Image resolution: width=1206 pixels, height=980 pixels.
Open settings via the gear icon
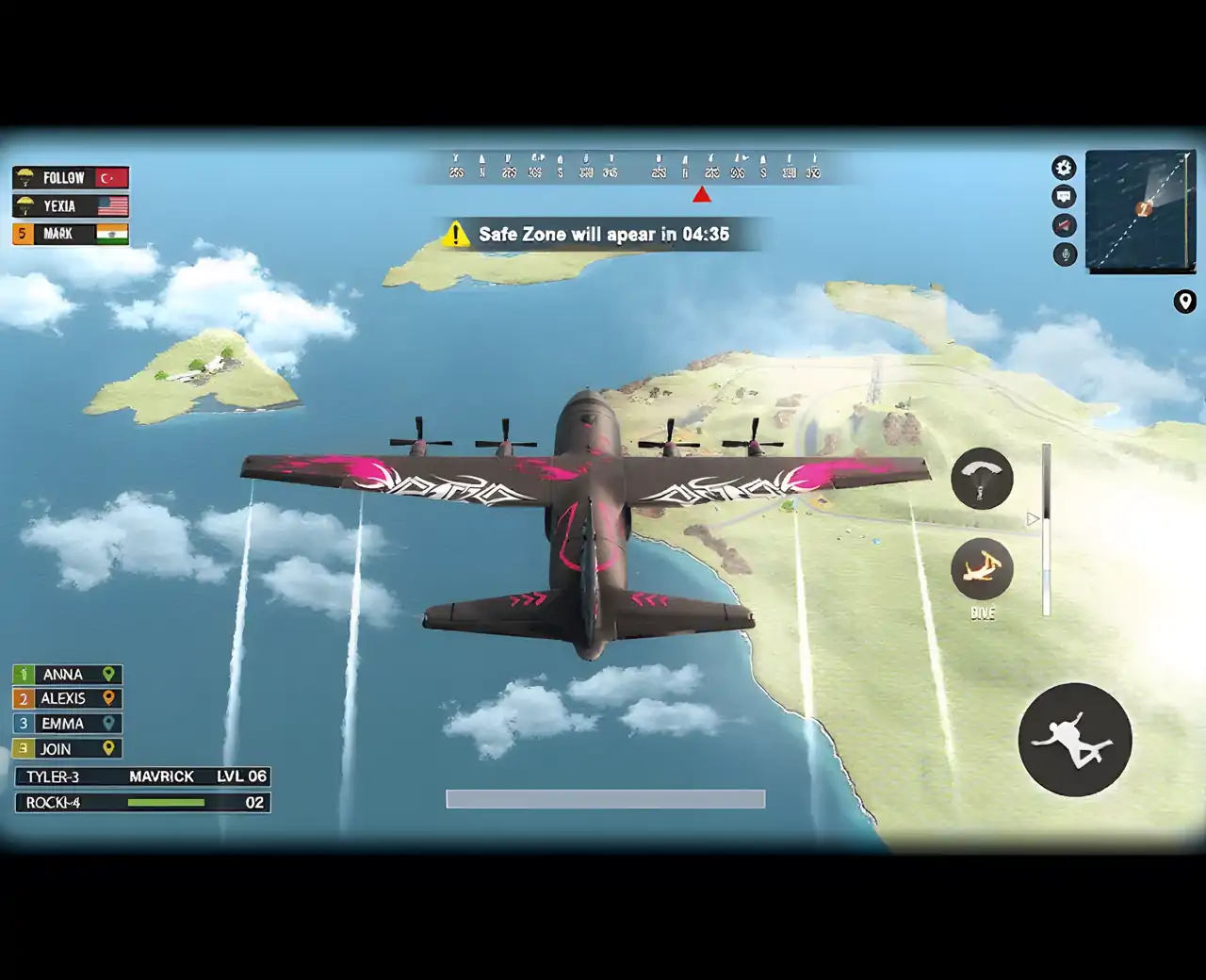(1064, 168)
